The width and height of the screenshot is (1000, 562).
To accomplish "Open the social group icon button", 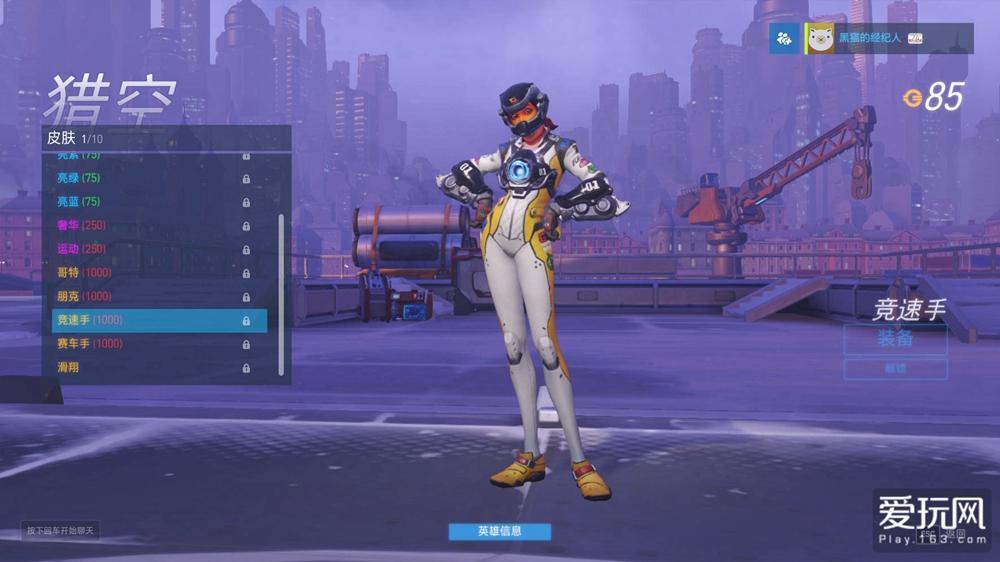I will 785,39.
